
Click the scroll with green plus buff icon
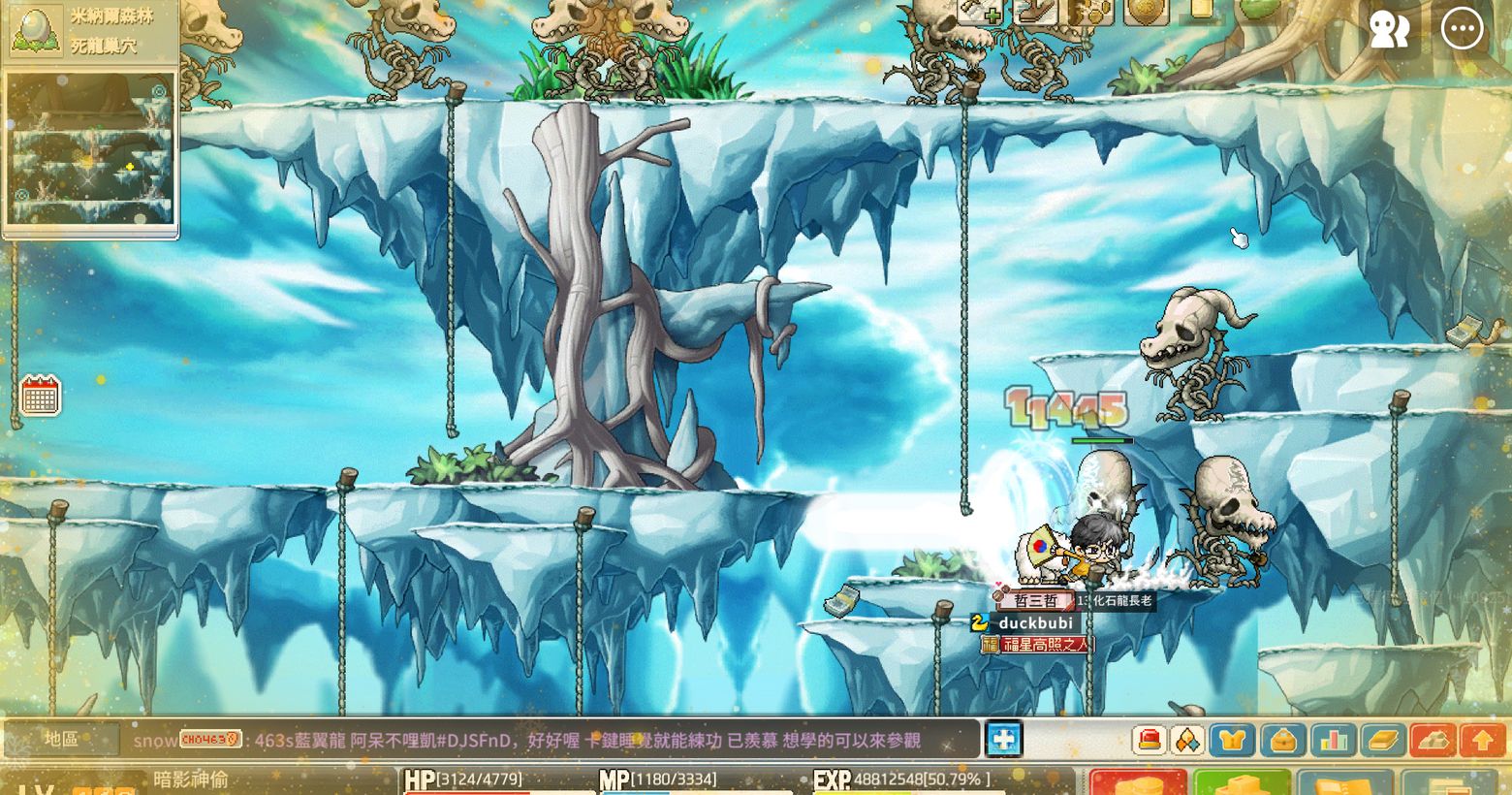pos(980,12)
